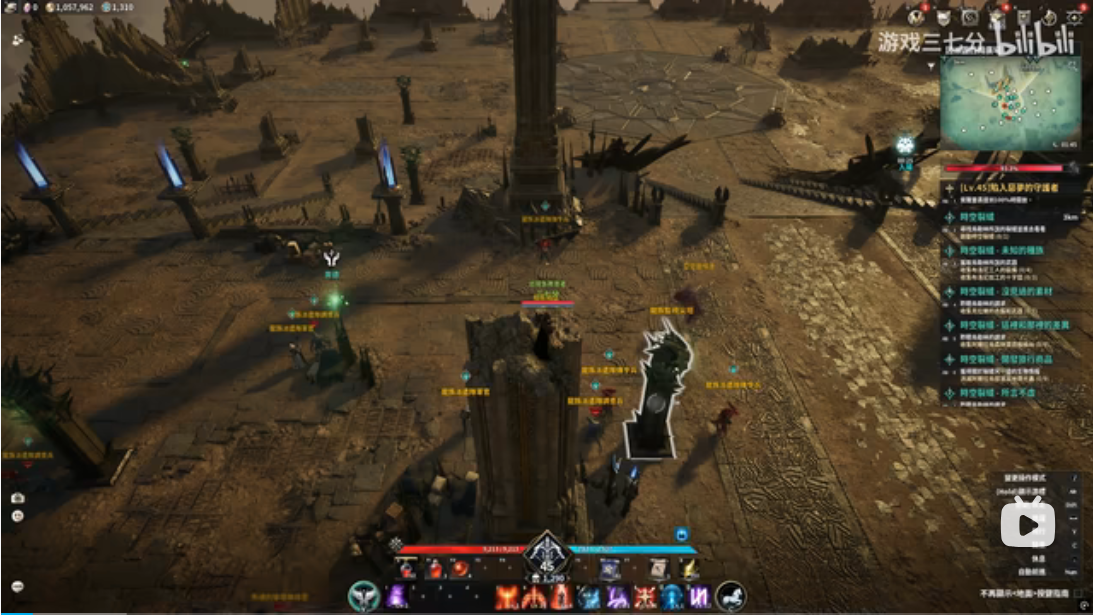Cast the purple slash skill

[x=617, y=597]
